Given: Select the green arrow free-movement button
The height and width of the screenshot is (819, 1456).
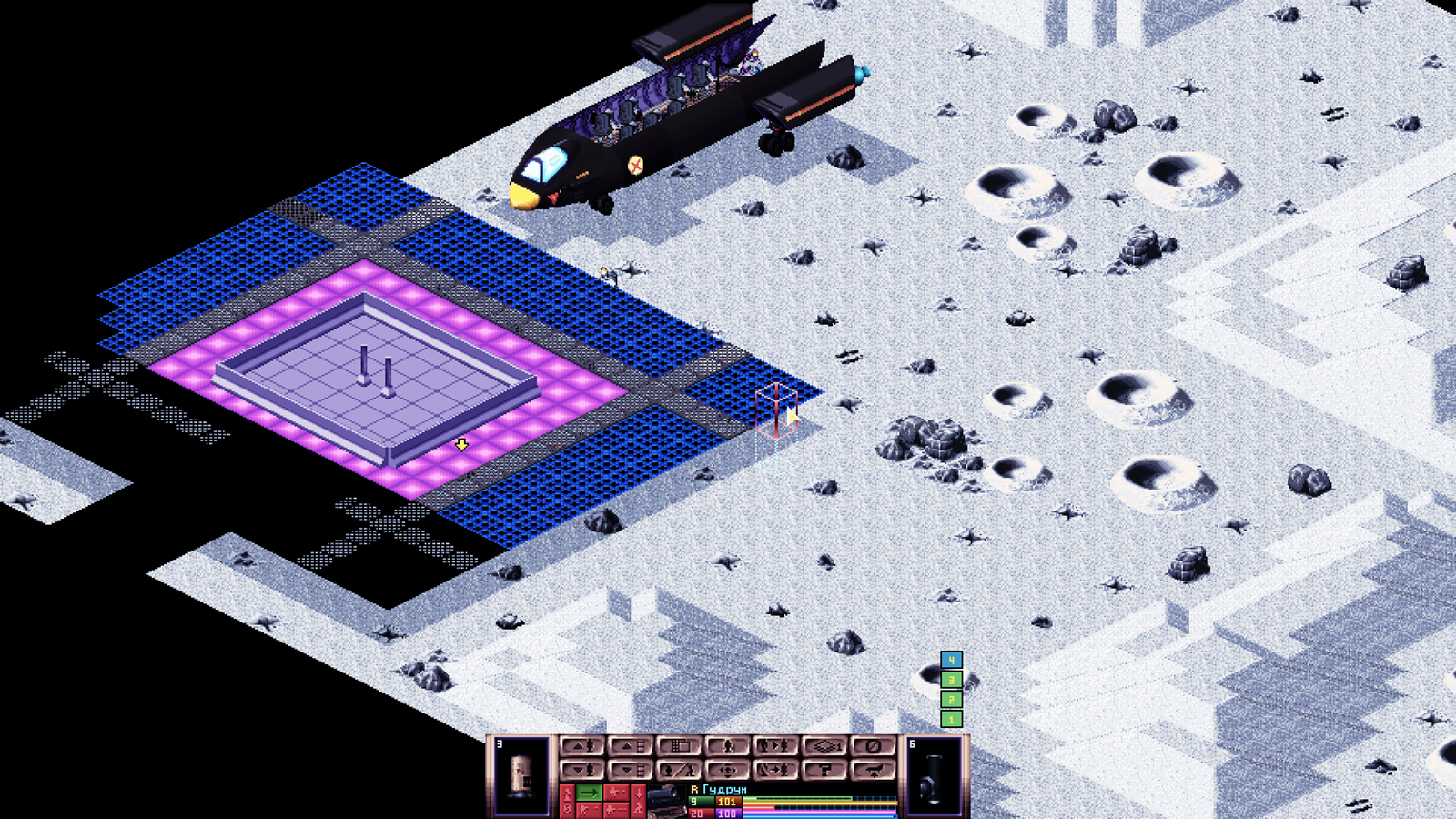Looking at the screenshot, I should [x=590, y=794].
